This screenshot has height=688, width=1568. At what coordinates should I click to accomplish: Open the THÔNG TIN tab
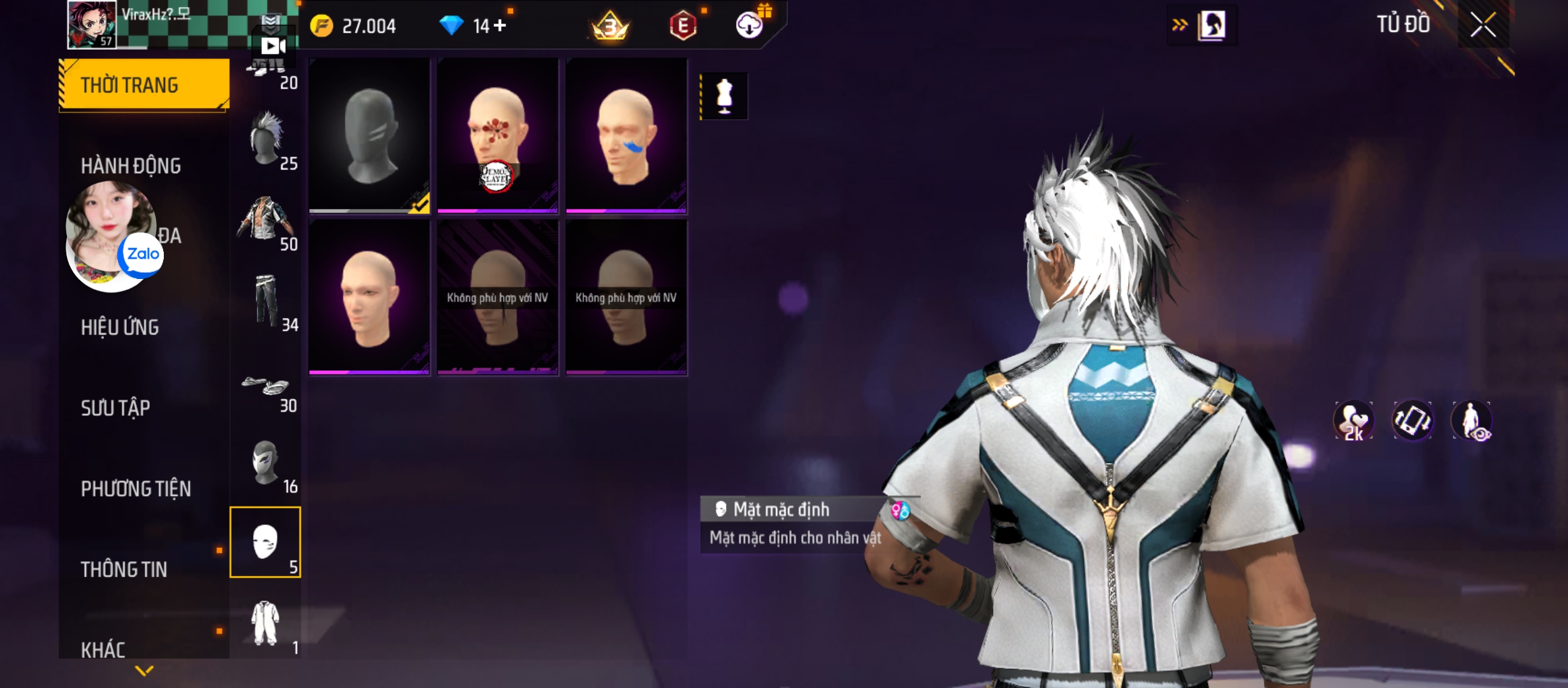point(124,570)
